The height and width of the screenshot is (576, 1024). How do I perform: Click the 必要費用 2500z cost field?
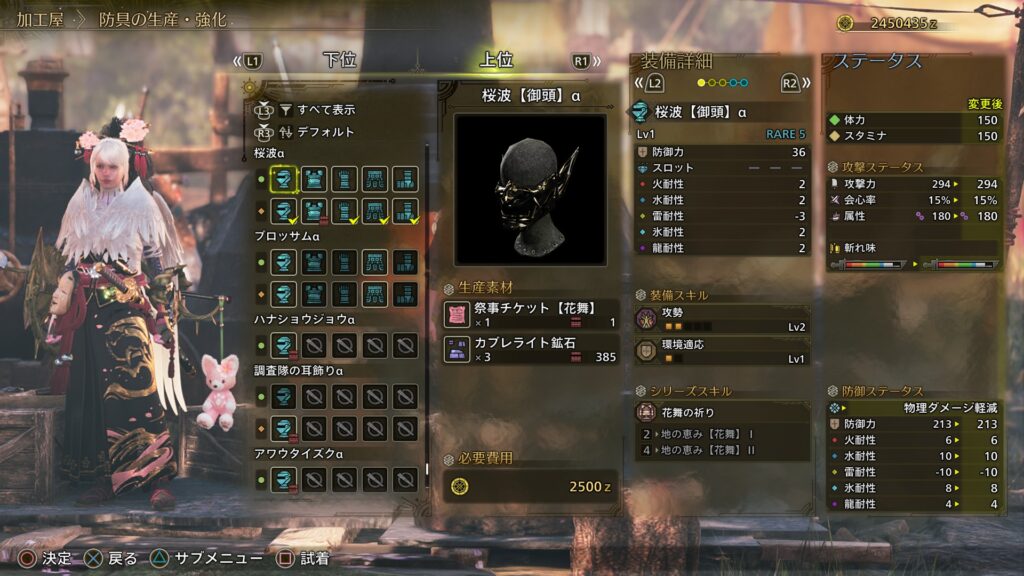[x=530, y=486]
